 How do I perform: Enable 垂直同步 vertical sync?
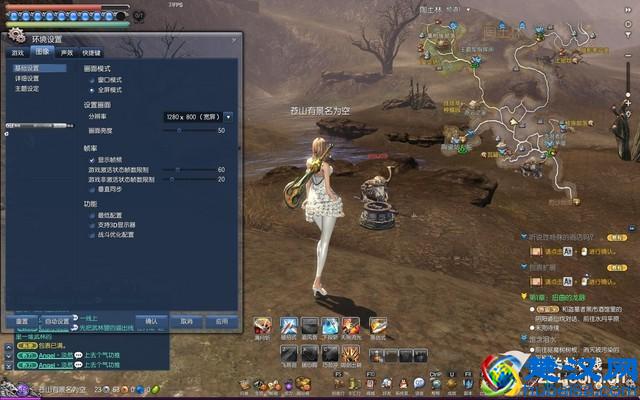coord(91,189)
